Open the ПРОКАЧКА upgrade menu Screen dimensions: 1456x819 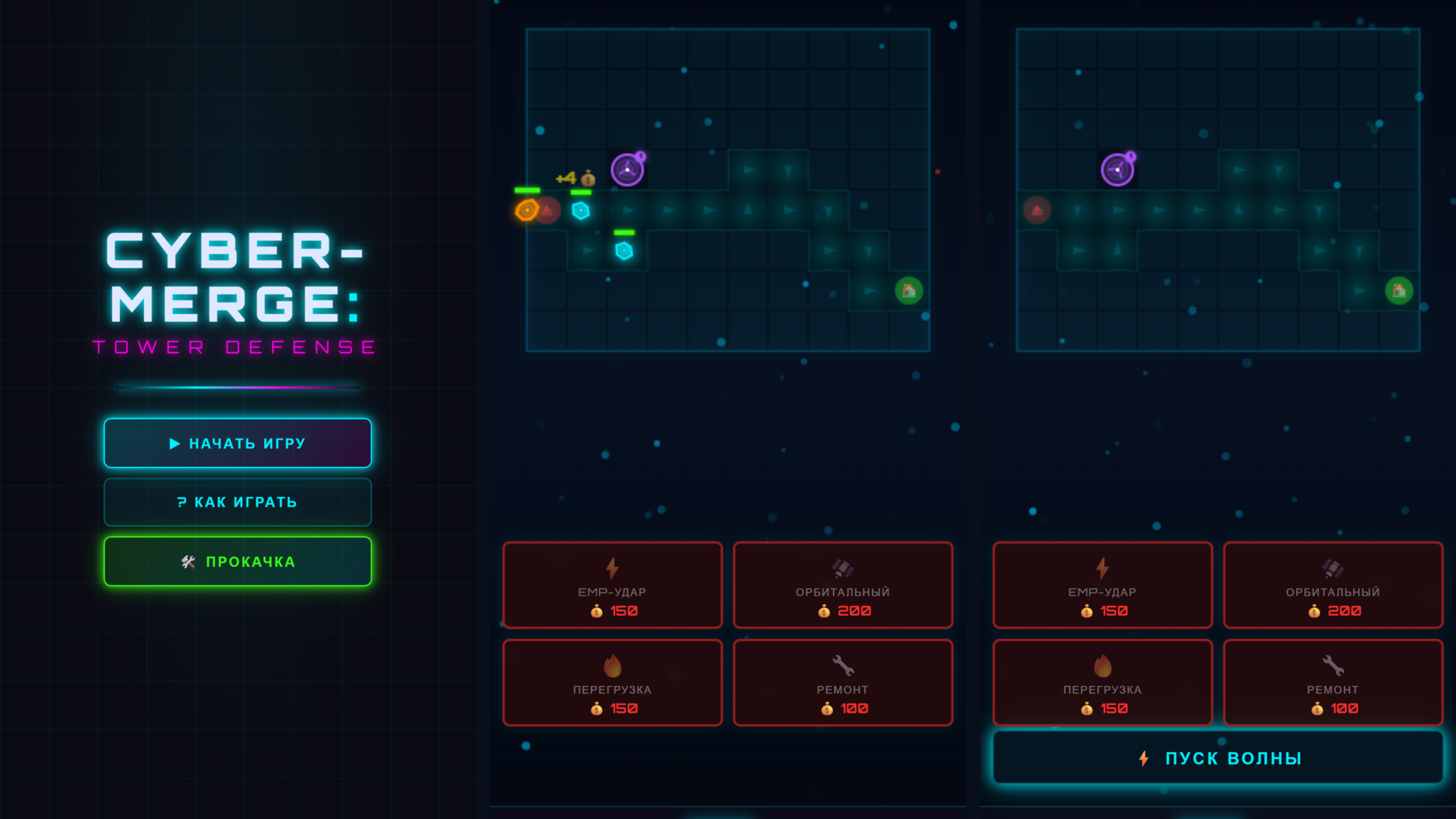(x=238, y=561)
